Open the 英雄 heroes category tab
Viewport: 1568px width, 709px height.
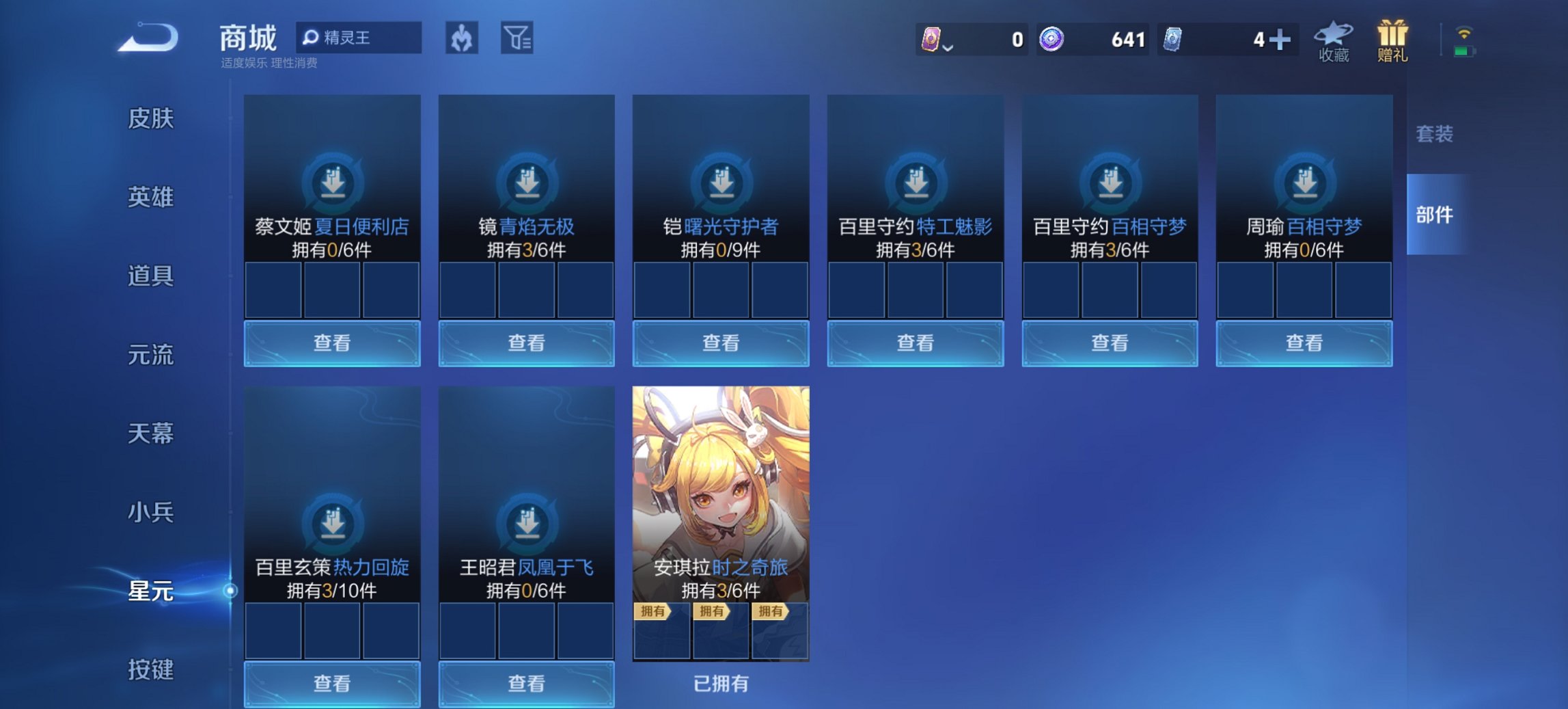[152, 197]
